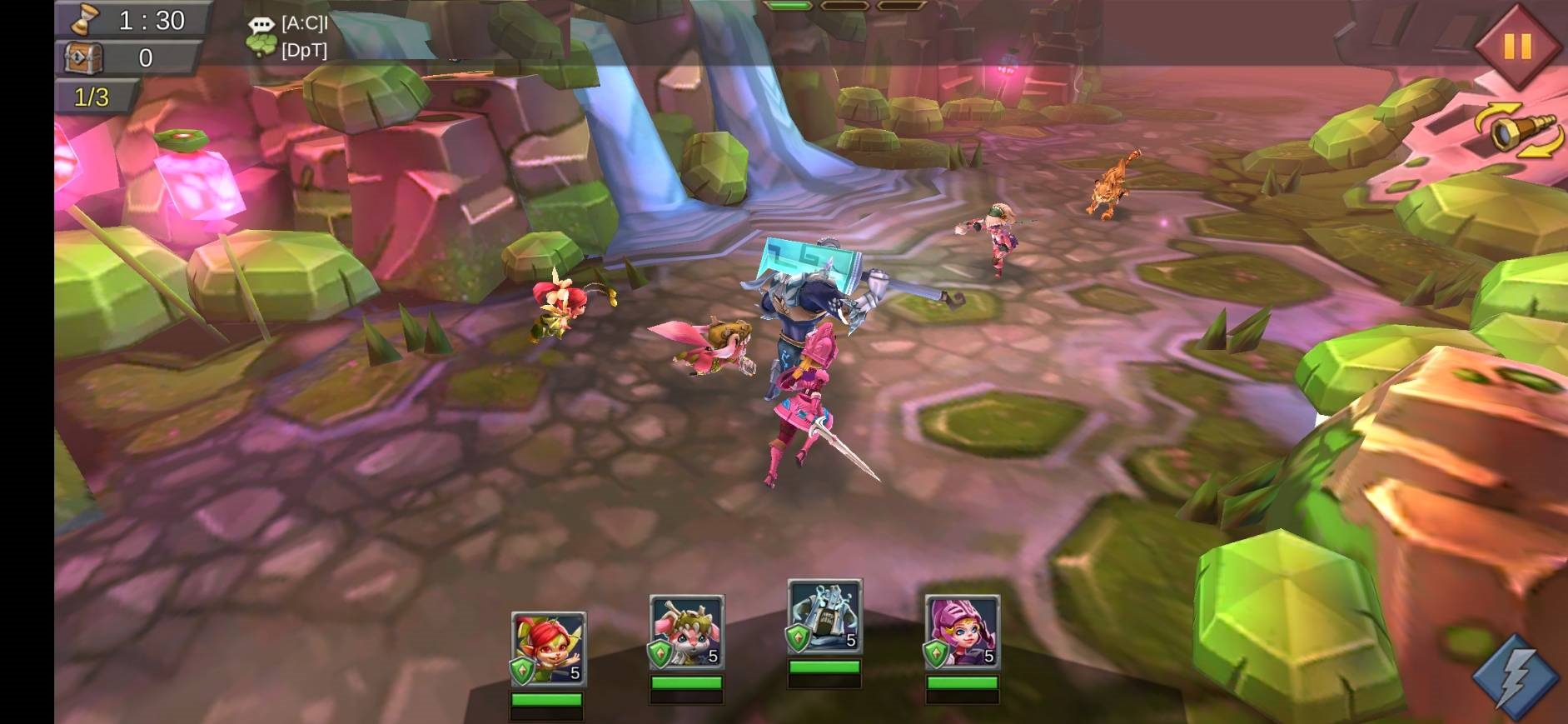The width and height of the screenshot is (1568, 724).
Task: Select the armored stone knight hero portrait
Action: pos(824,617)
